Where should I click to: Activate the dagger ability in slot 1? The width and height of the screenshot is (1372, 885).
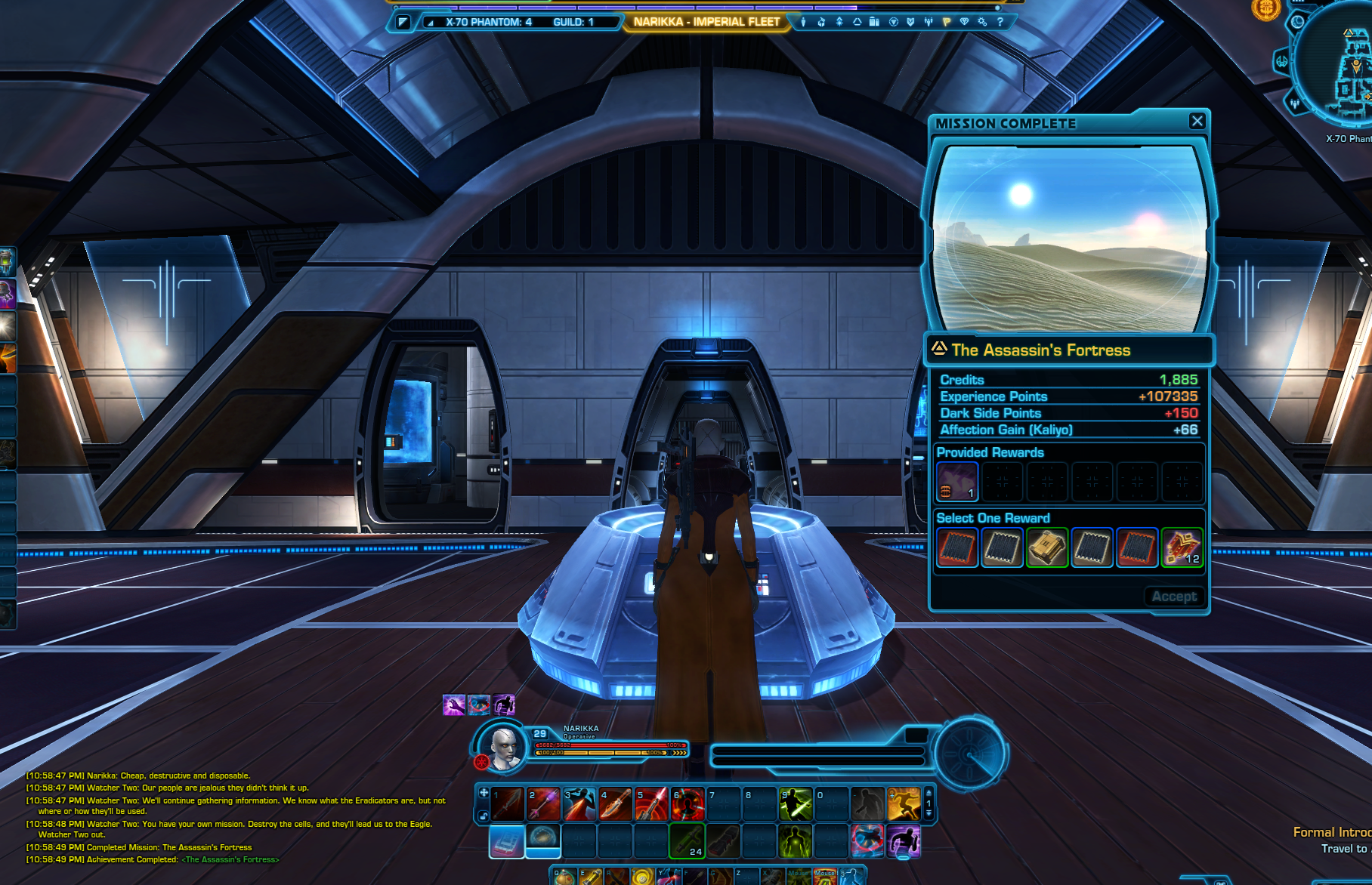coord(508,804)
